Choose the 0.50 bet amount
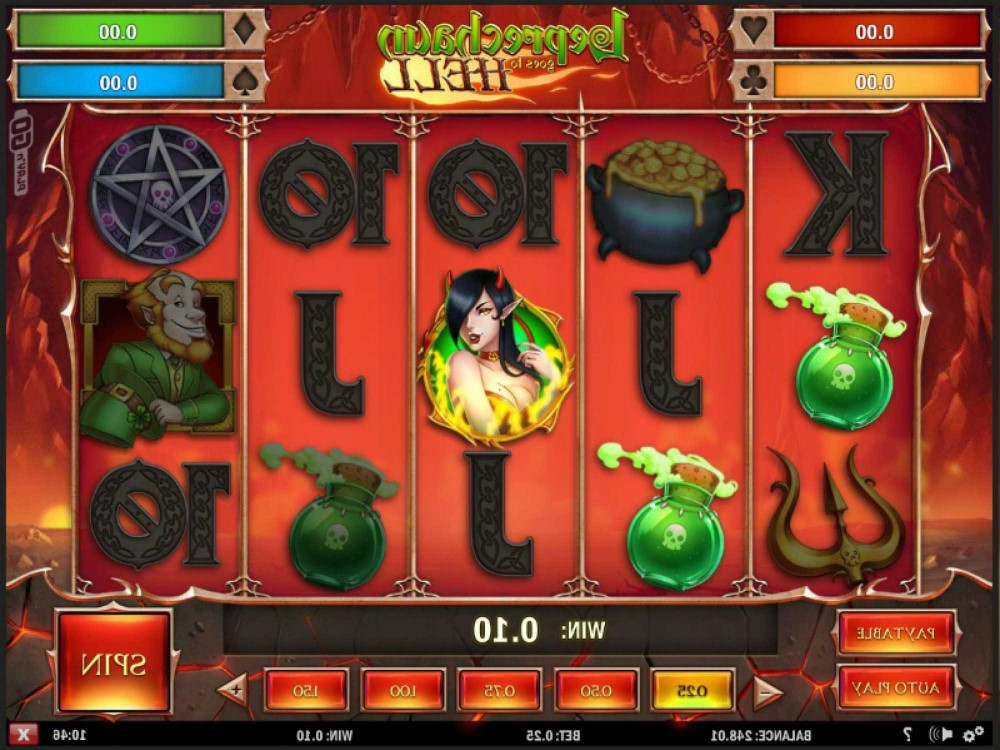The width and height of the screenshot is (1000, 750). 597,690
